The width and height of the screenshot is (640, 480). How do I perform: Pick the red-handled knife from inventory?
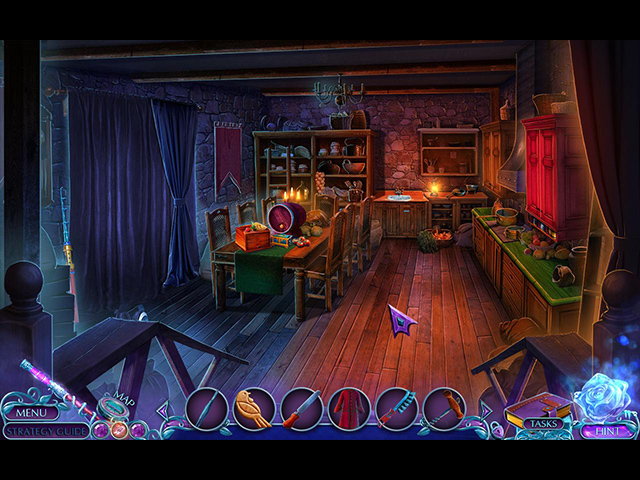point(301,409)
